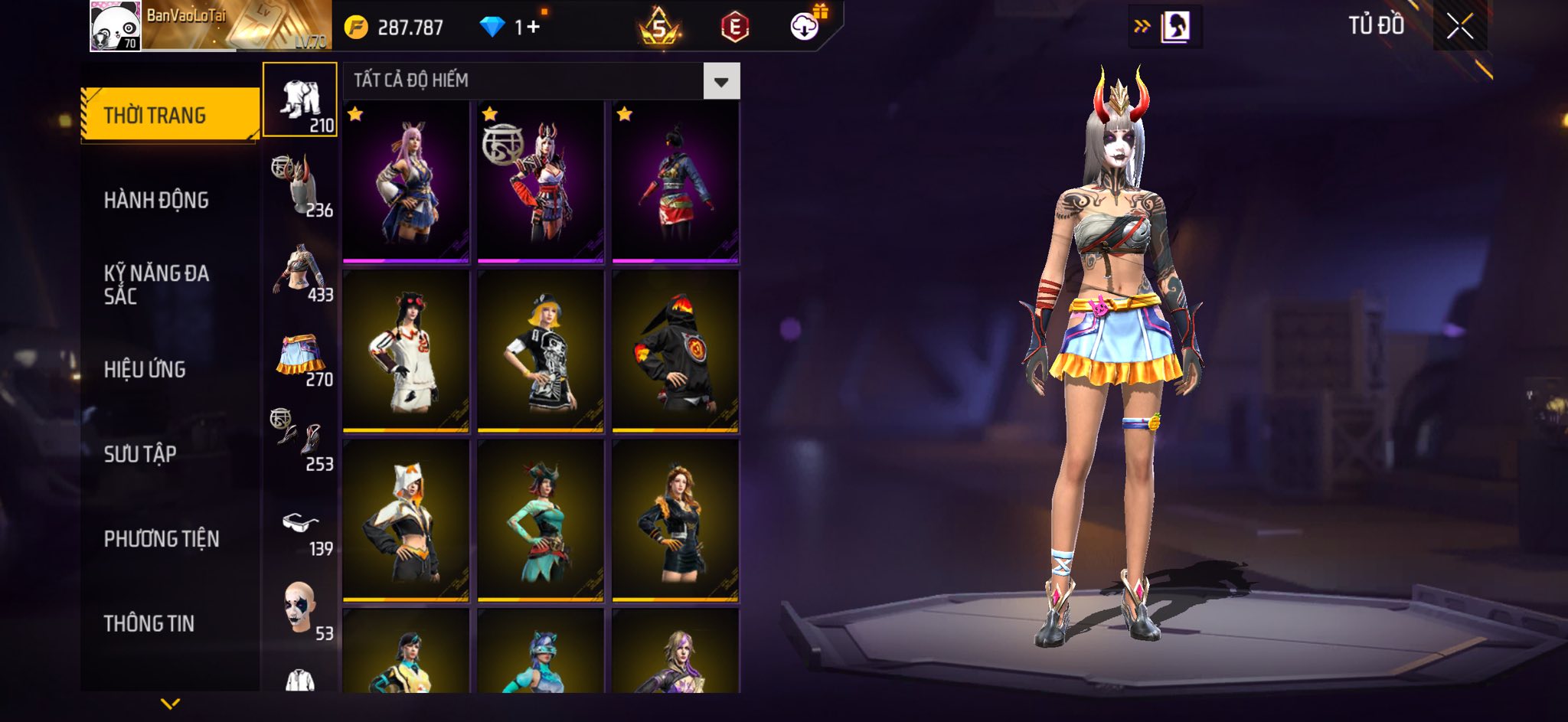Choose the pink-haired blue kimono outfit
The image size is (1568, 722).
(x=406, y=181)
